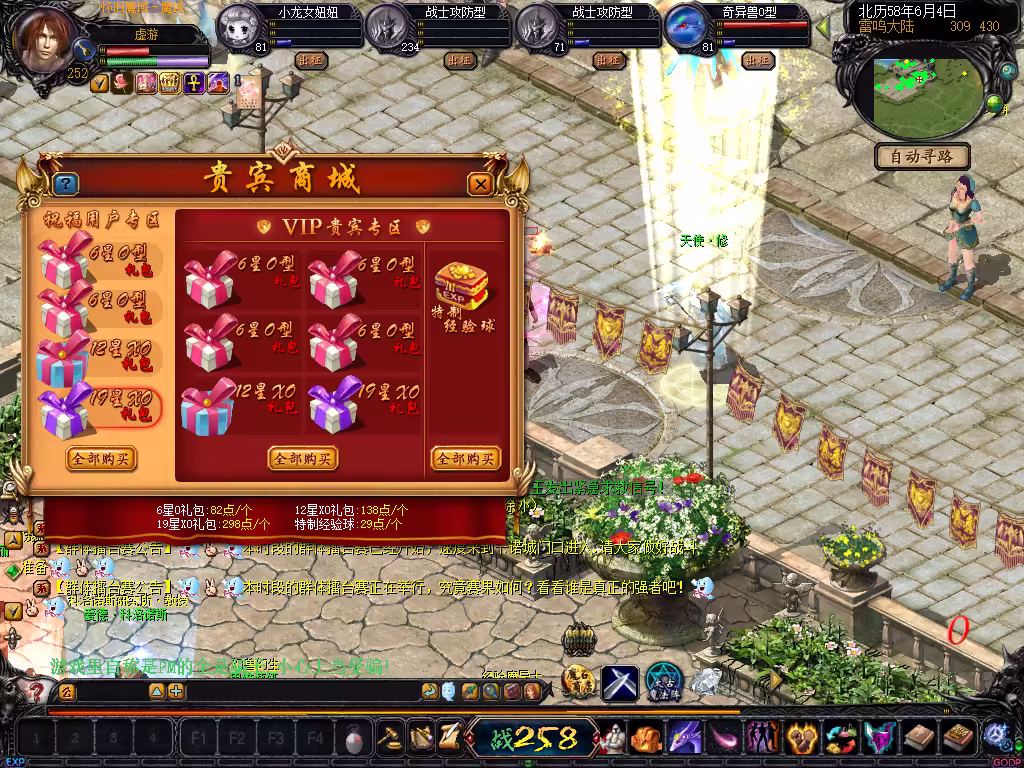This screenshot has width=1024, height=768.
Task: Open the red question mark help button
Action: pyautogui.click(x=36, y=691)
